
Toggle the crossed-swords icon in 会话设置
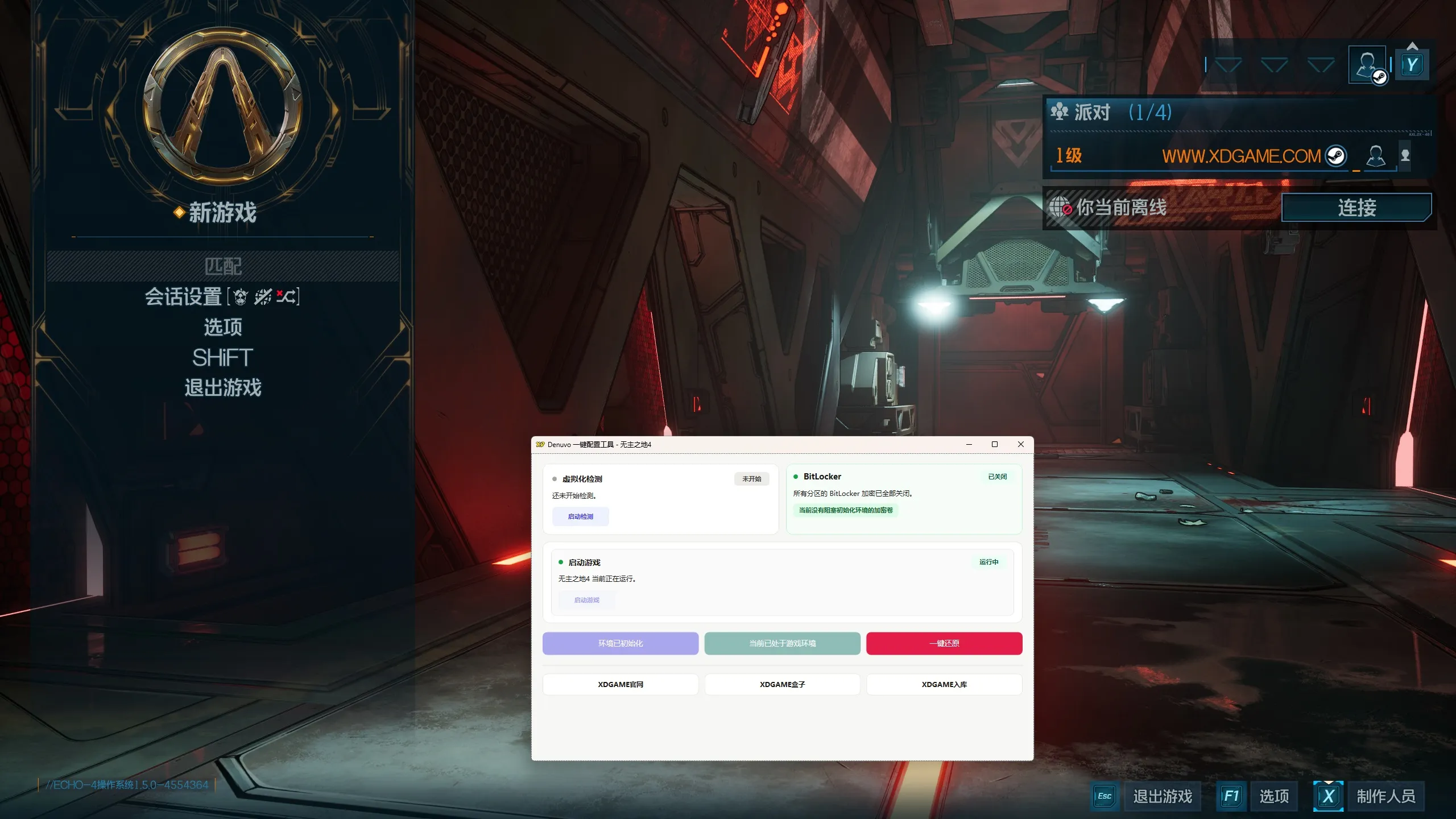(262, 297)
